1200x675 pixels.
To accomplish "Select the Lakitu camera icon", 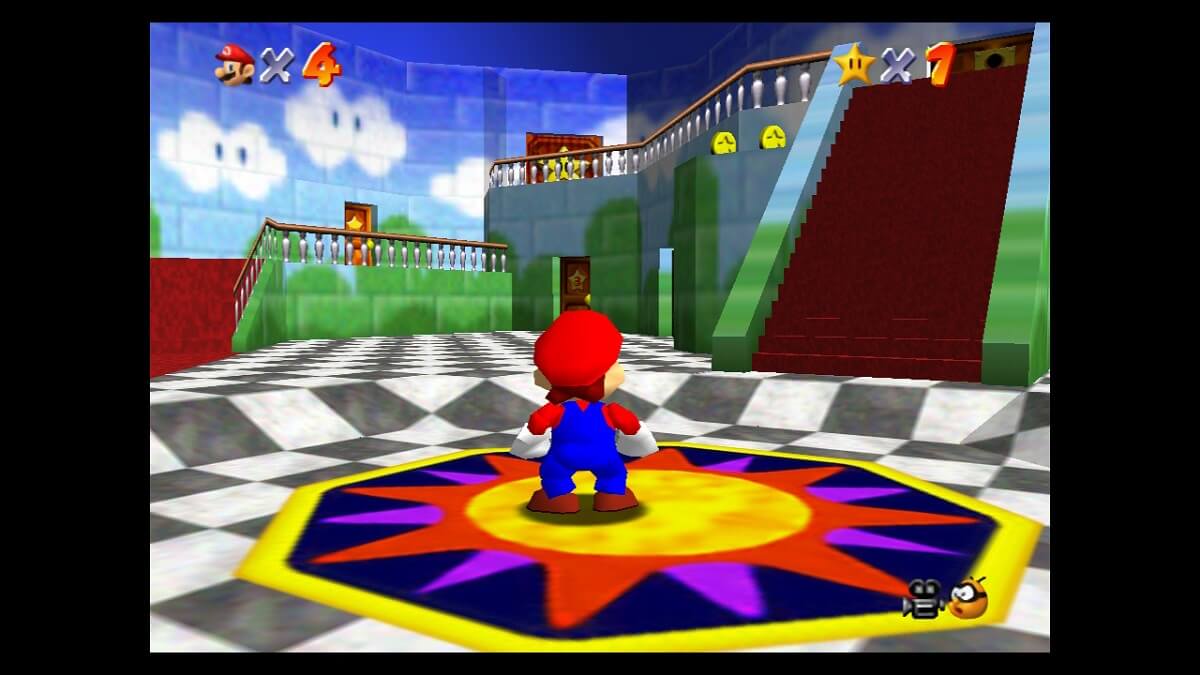I will [x=967, y=598].
